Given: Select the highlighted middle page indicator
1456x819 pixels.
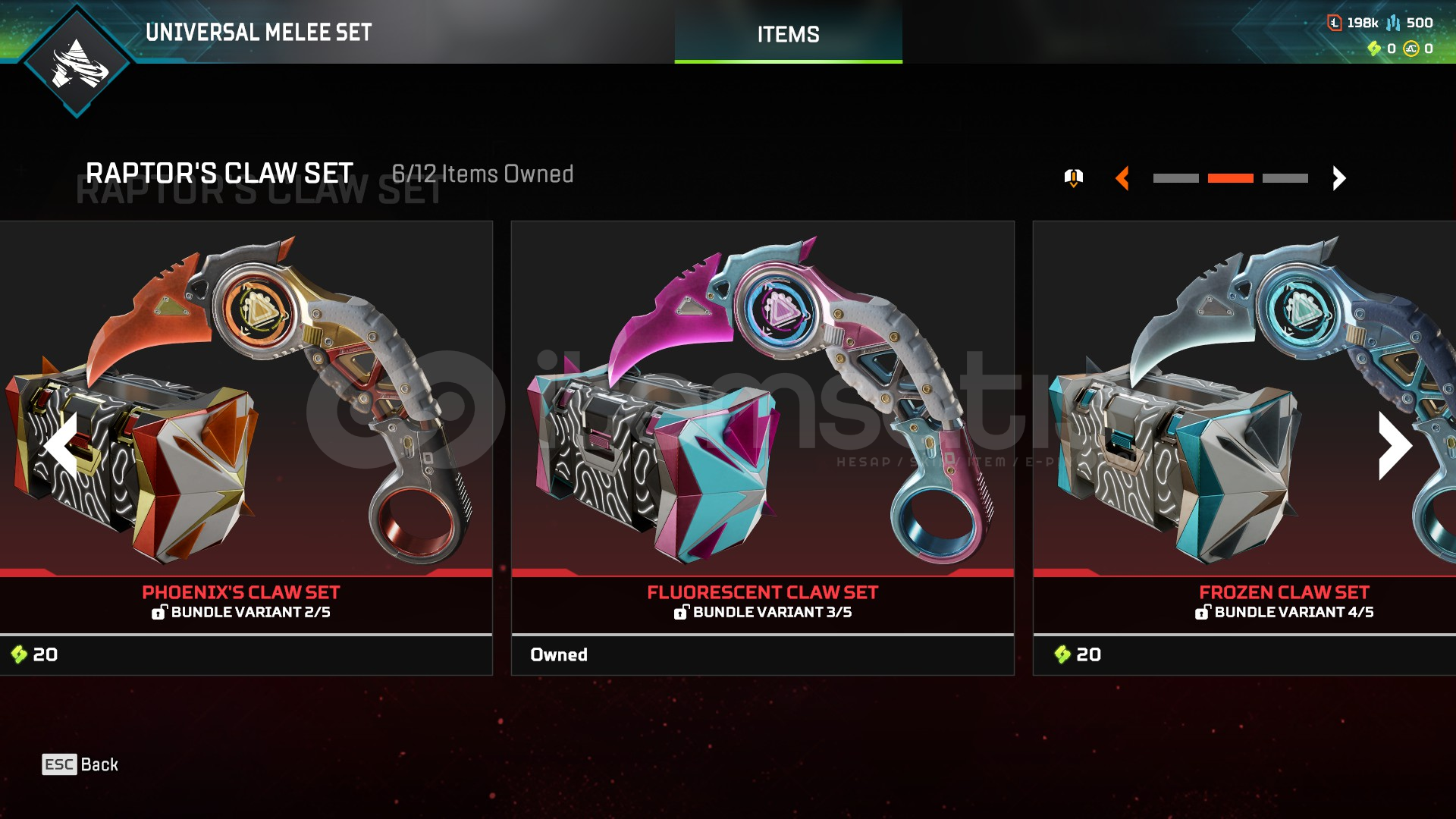Looking at the screenshot, I should click(1230, 178).
